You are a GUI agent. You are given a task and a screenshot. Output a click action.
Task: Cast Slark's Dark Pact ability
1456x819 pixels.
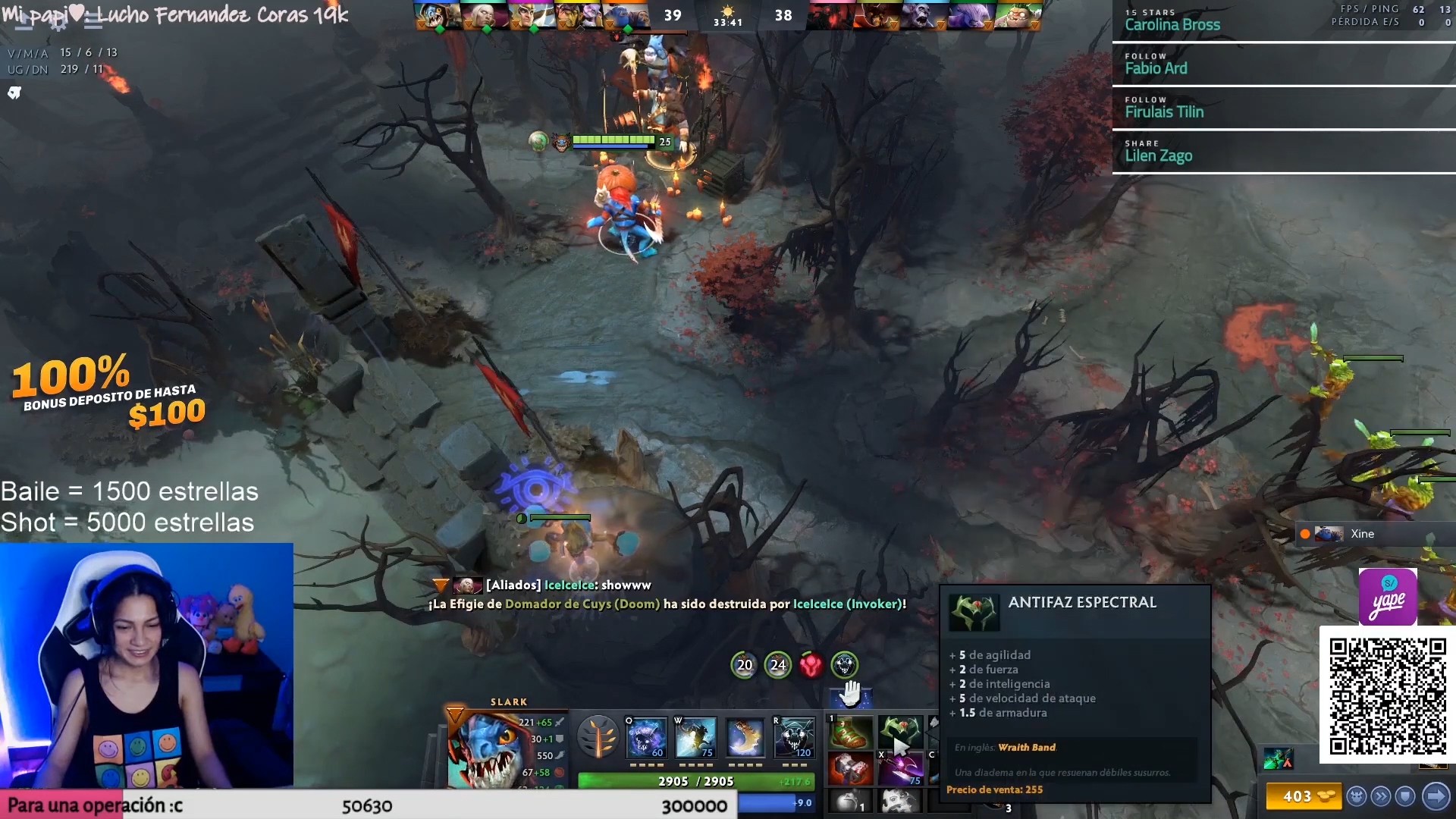[x=645, y=737]
